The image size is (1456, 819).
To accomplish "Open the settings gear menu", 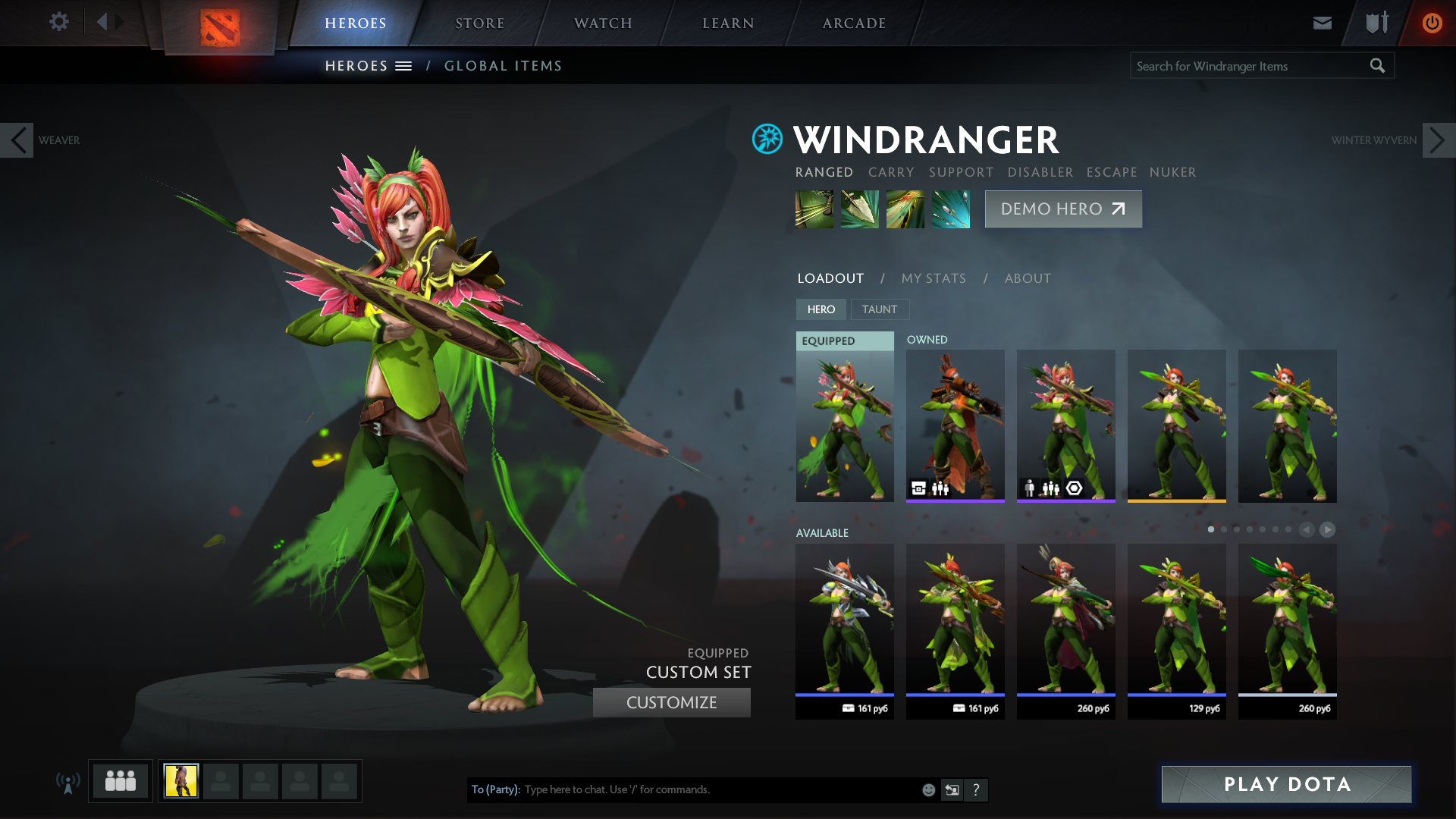I will point(58,22).
